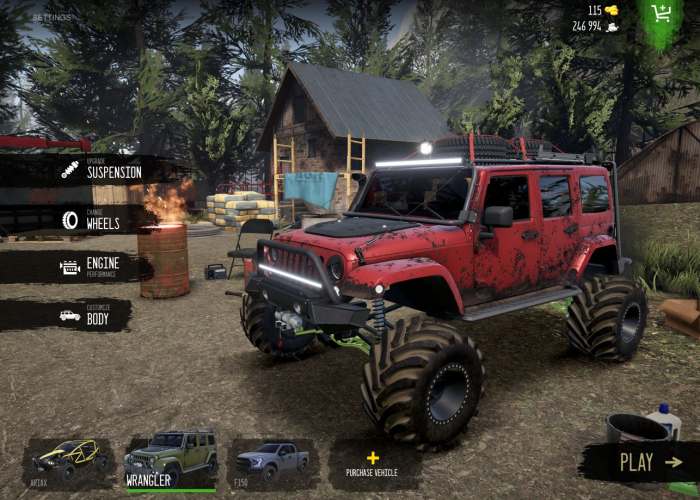The height and width of the screenshot is (500, 700).
Task: Choose the Wrangler vehicle thumbnail
Action: coord(170,460)
